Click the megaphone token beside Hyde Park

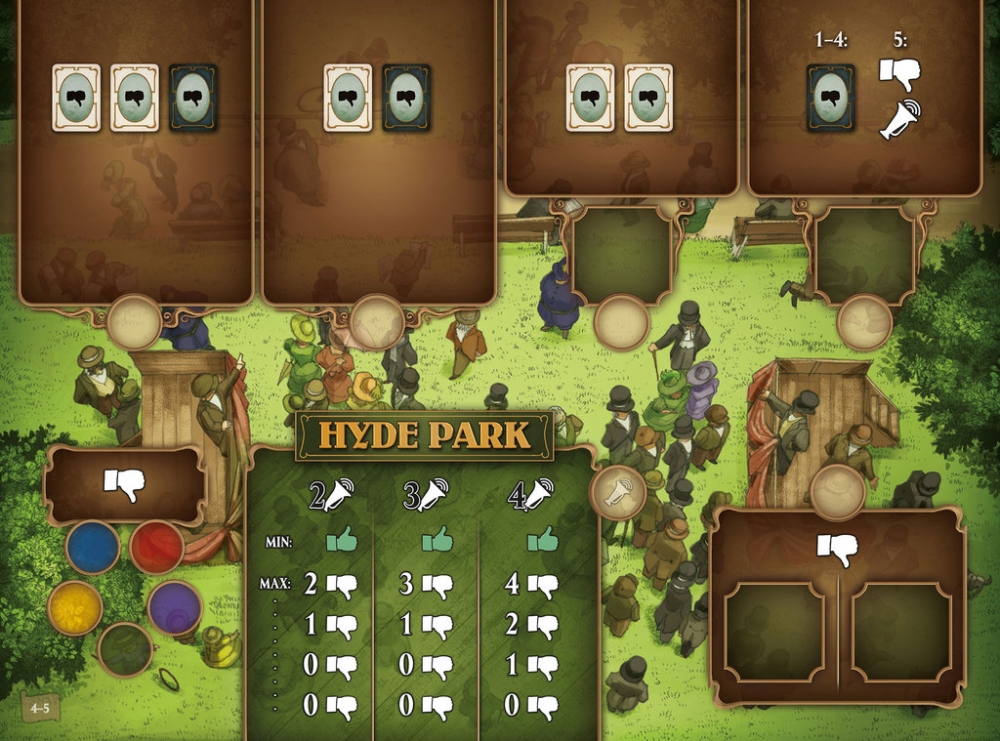pos(618,492)
